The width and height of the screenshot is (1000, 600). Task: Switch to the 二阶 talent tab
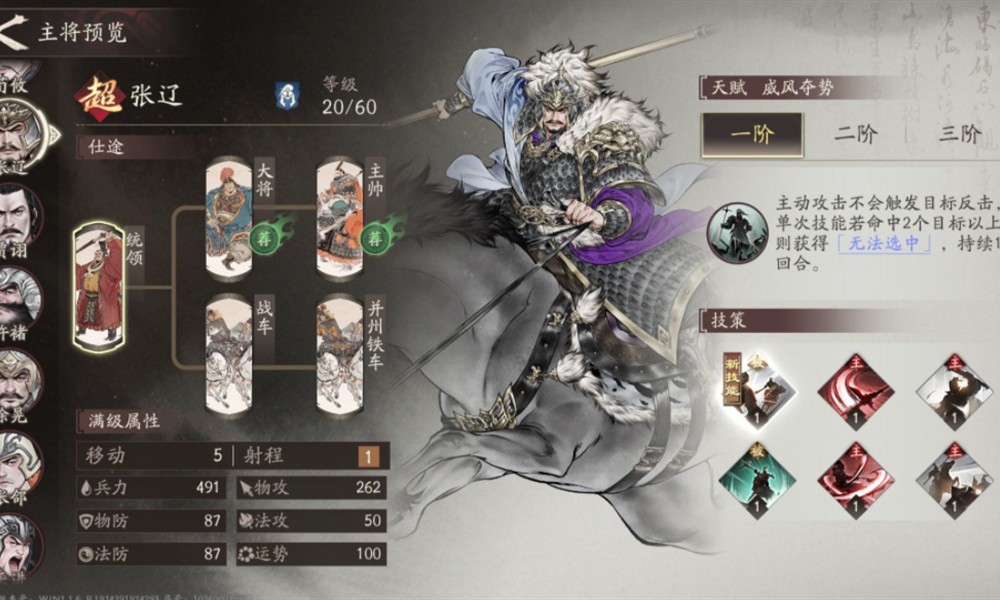pos(856,135)
